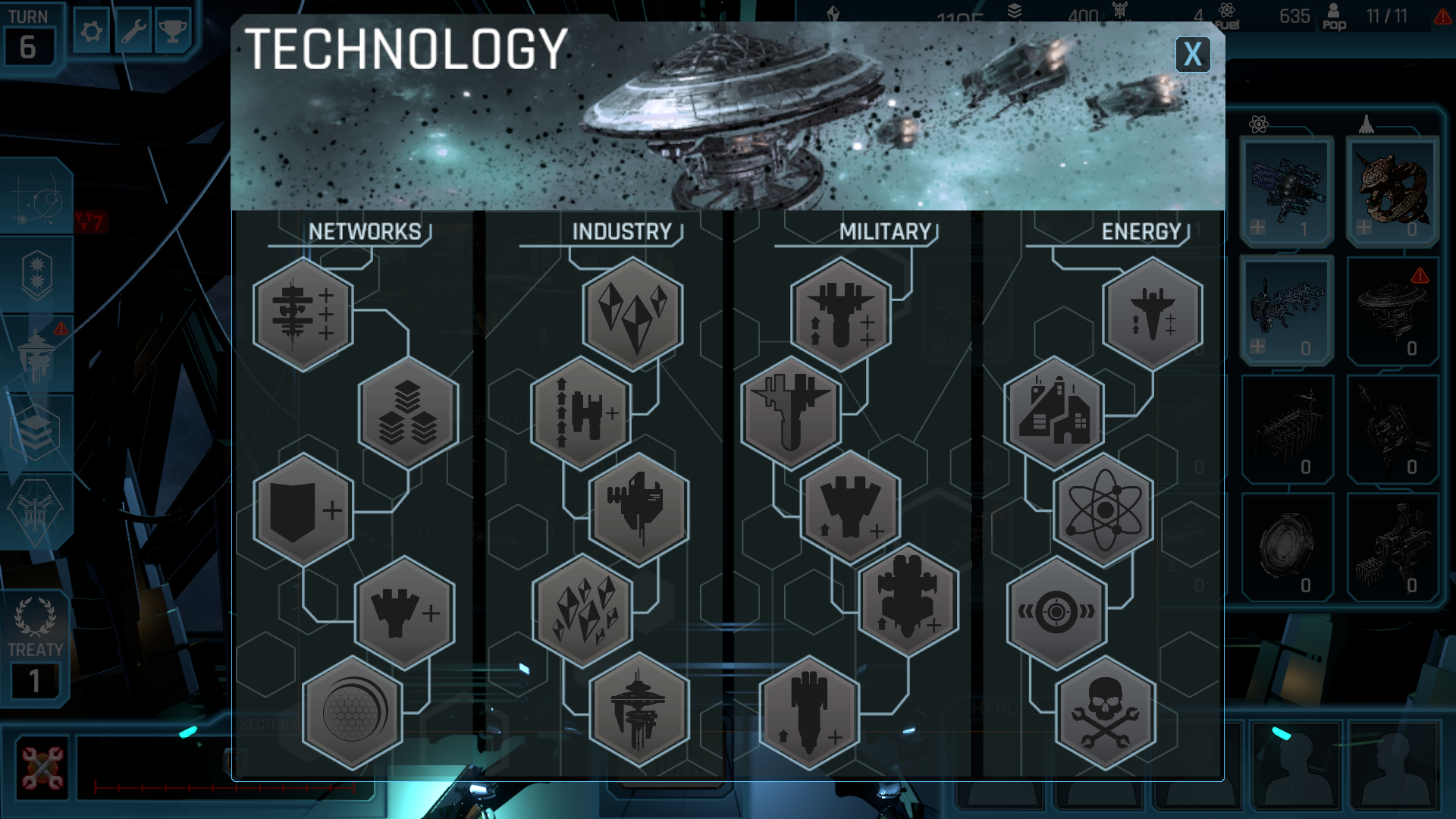Select the atom Energy tech
1456x819 pixels.
[1103, 510]
